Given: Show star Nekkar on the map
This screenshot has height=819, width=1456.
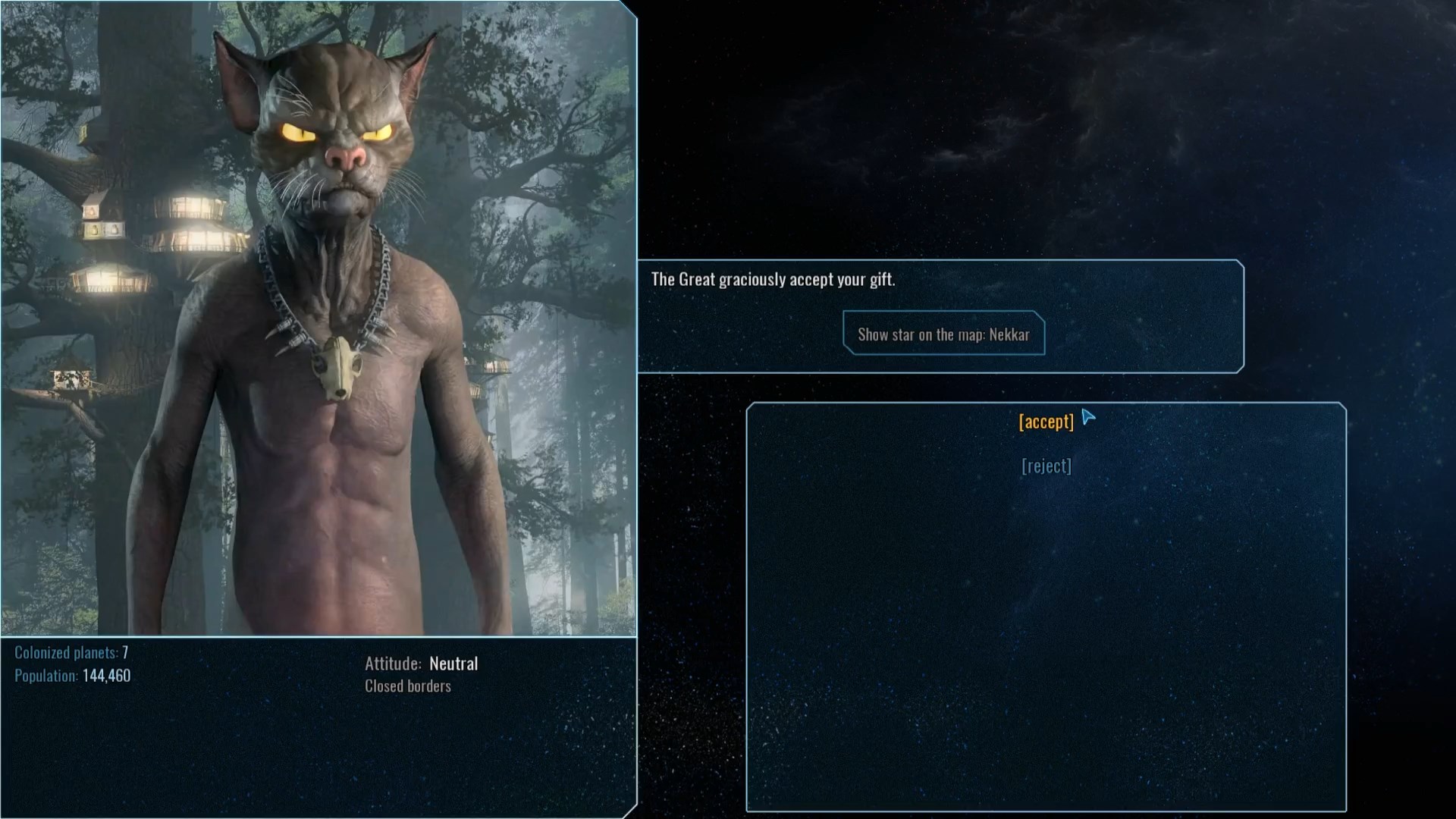Looking at the screenshot, I should (943, 334).
